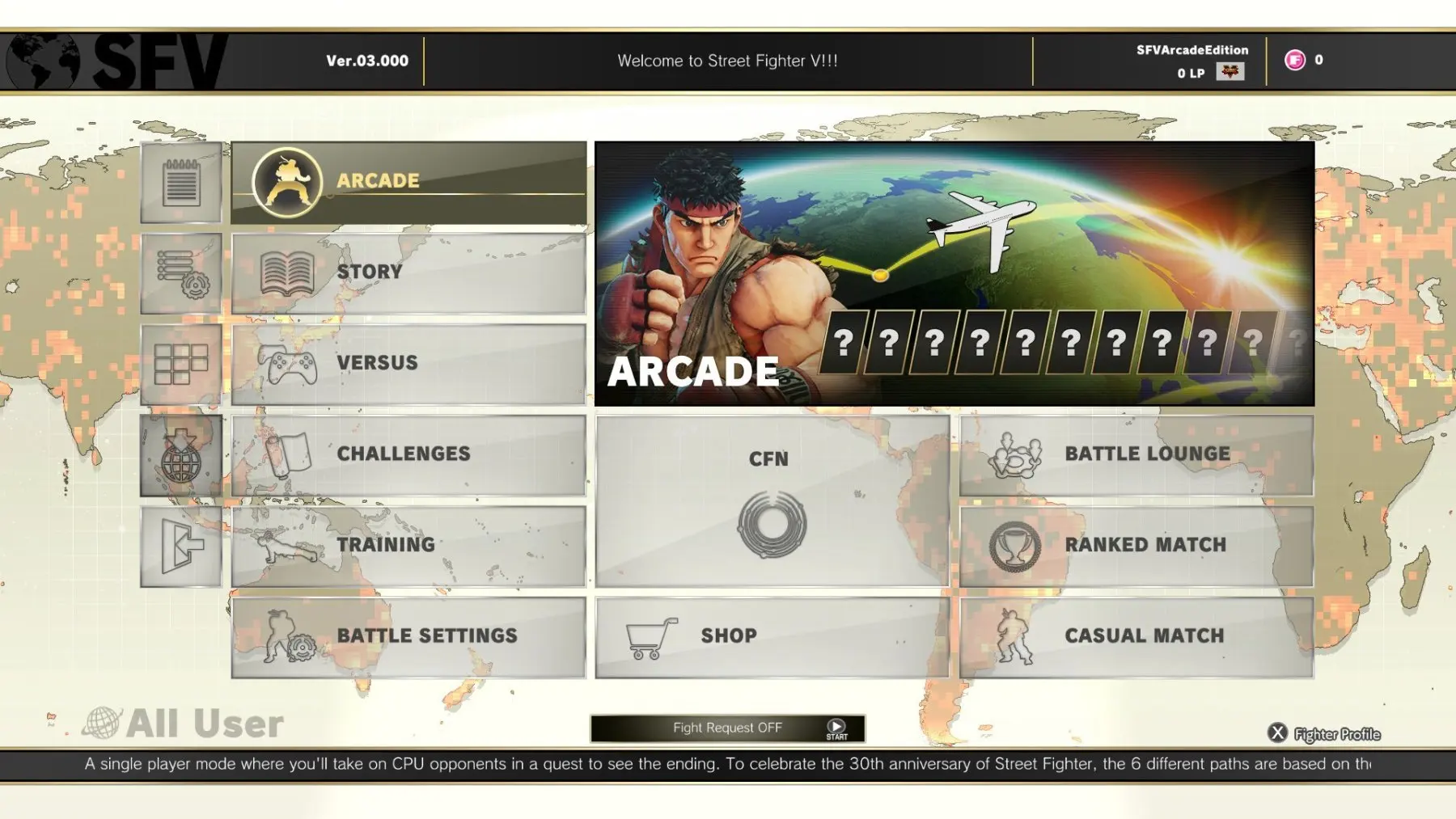Click the trophy icon on Ranked Match

click(1015, 545)
